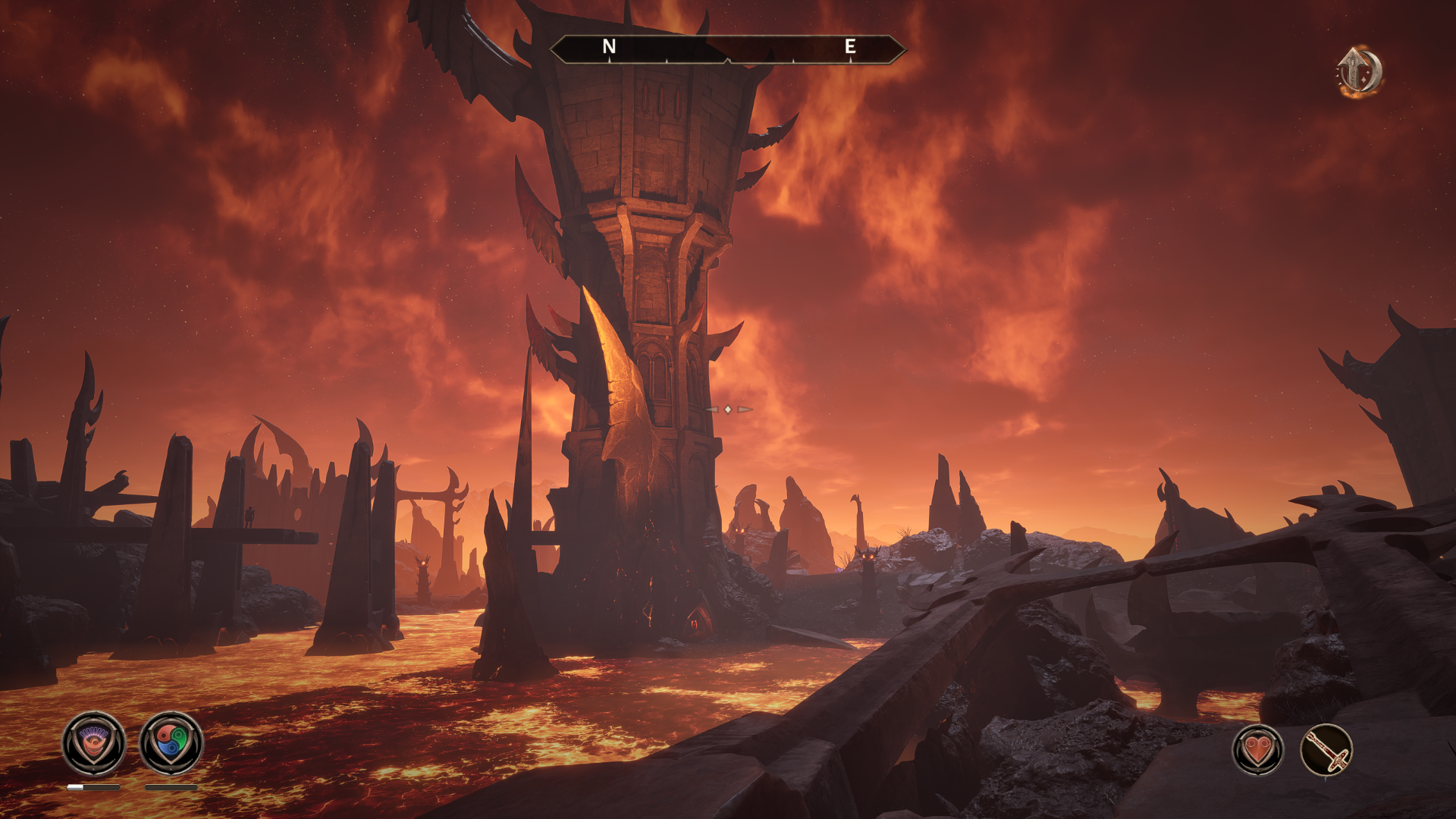Open the arrow and crescent moon icon
The image size is (1456, 819).
[1359, 72]
